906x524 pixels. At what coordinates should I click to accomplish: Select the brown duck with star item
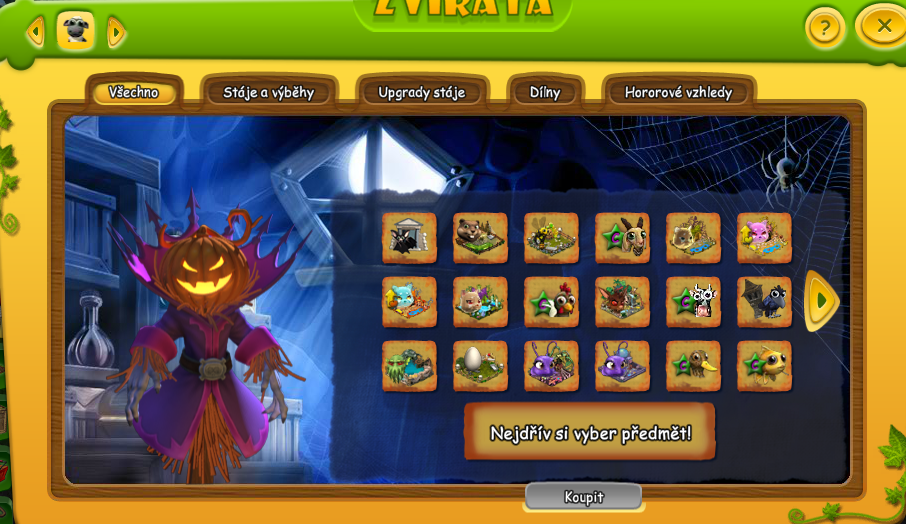[x=693, y=366]
